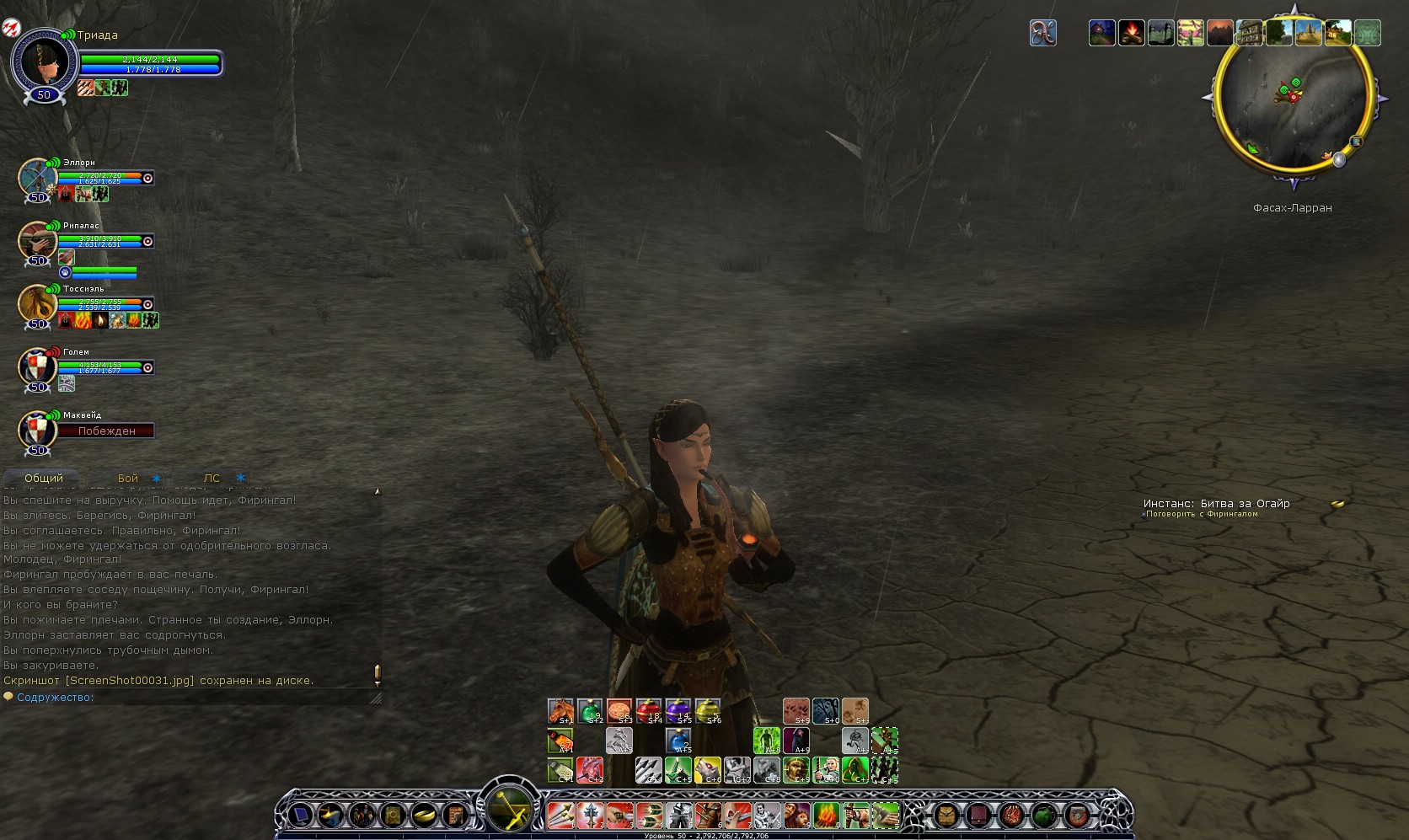1409x840 pixels.
Task: Toggle the crossed swords auto-attack button
Action: [510, 810]
